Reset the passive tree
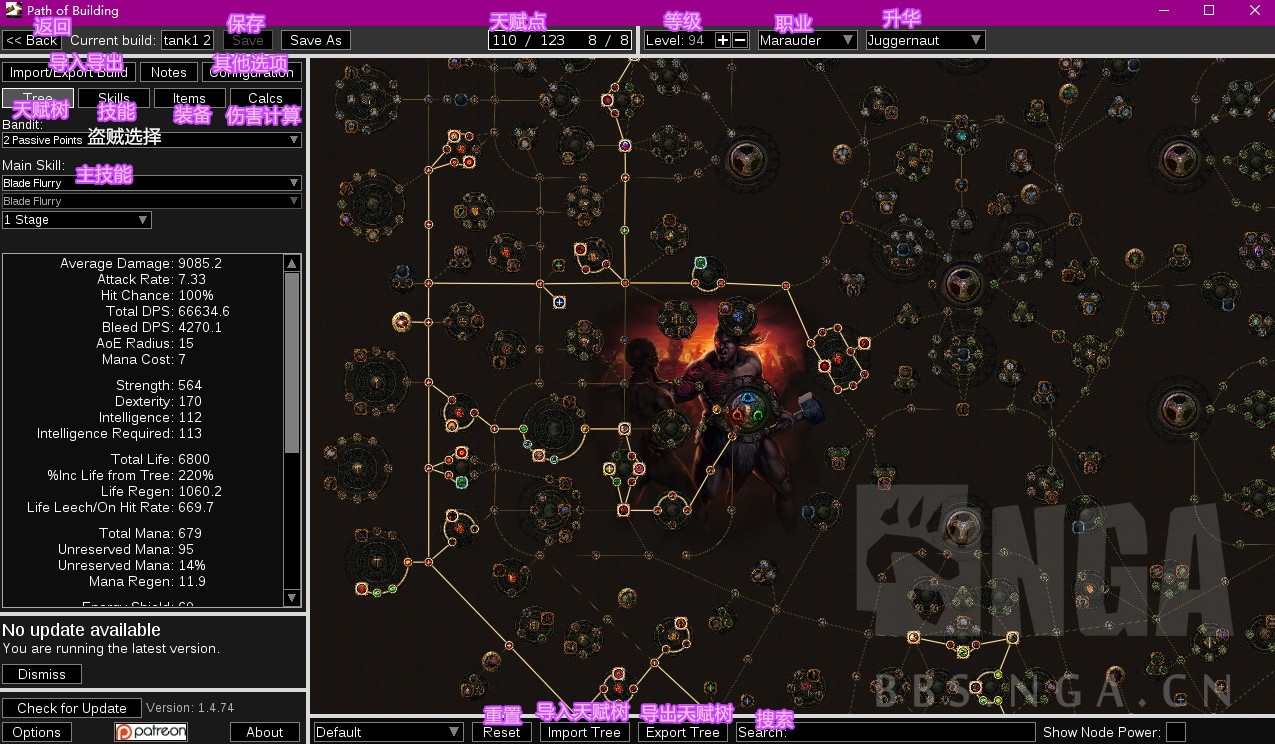This screenshot has height=744, width=1275. click(501, 732)
